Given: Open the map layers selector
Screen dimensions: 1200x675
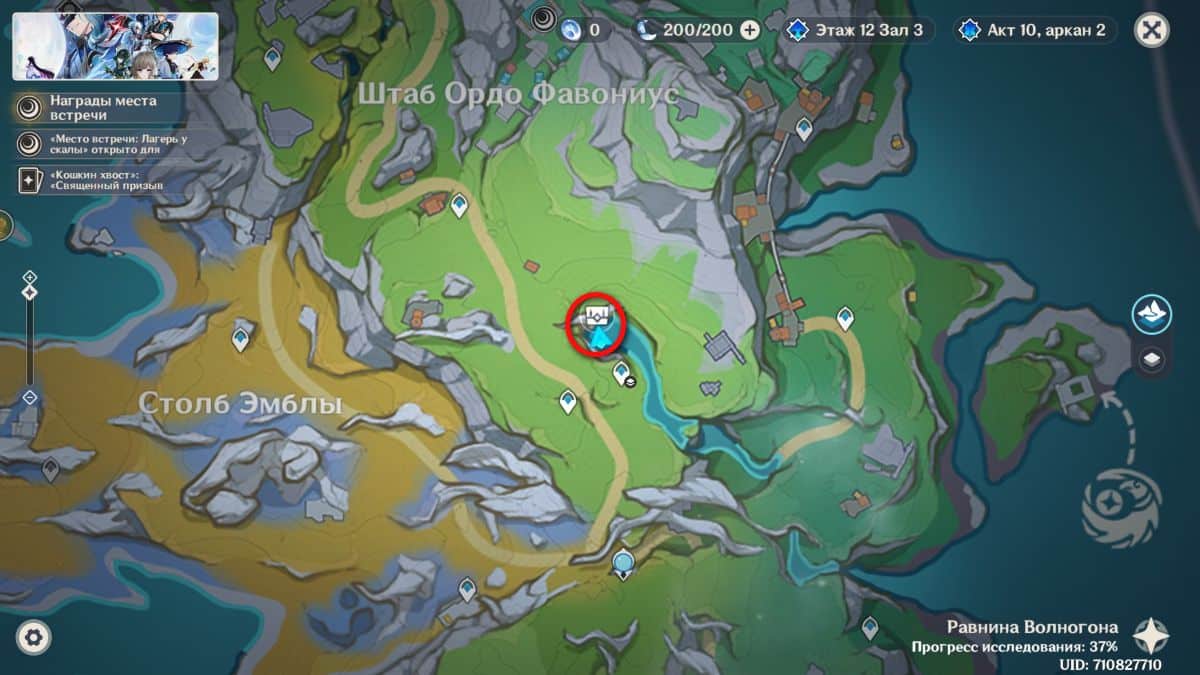Looking at the screenshot, I should pyautogui.click(x=1152, y=360).
